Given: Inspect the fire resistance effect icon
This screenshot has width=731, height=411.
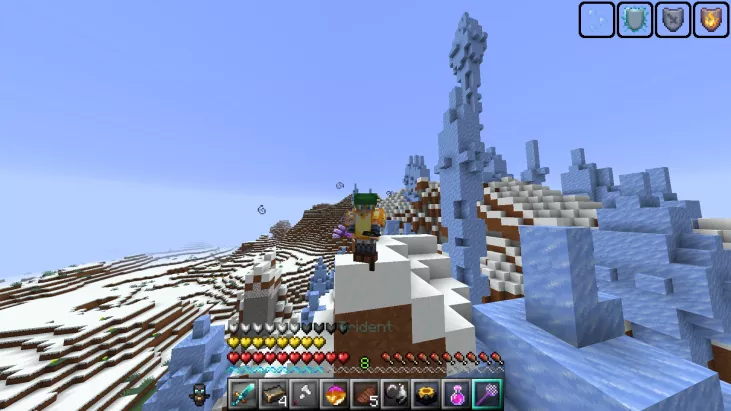Looking at the screenshot, I should (709, 20).
